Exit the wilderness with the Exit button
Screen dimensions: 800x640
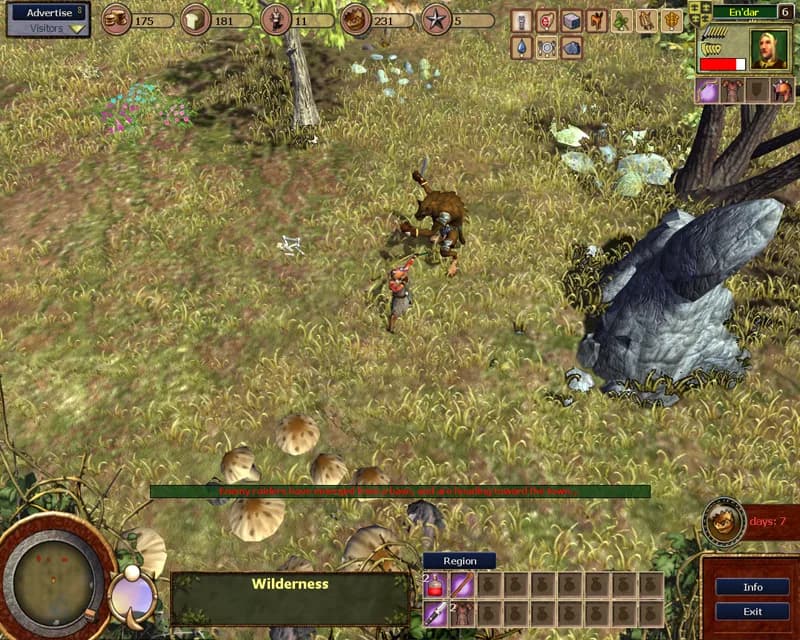pos(752,611)
